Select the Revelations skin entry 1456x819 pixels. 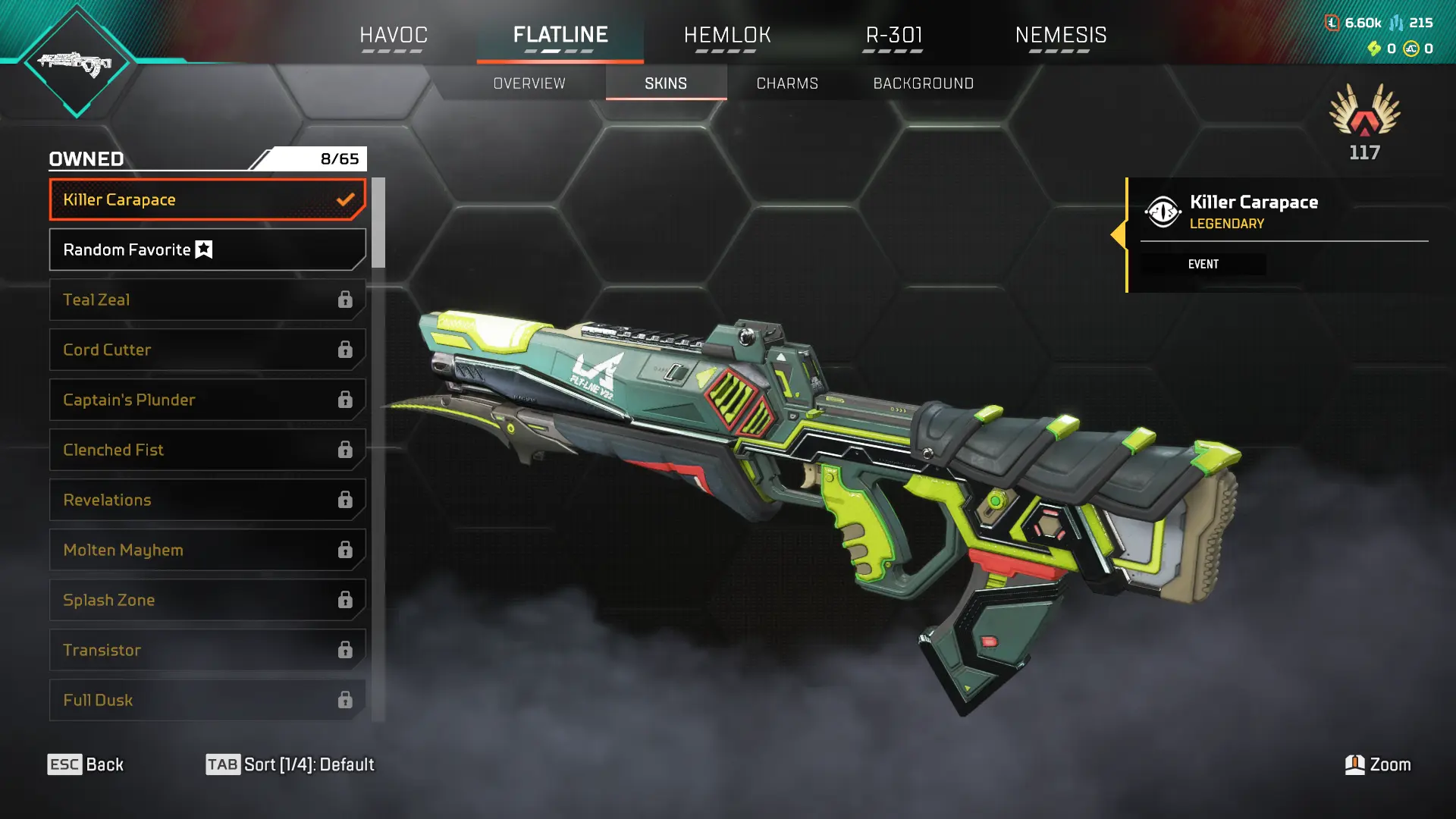coord(207,500)
